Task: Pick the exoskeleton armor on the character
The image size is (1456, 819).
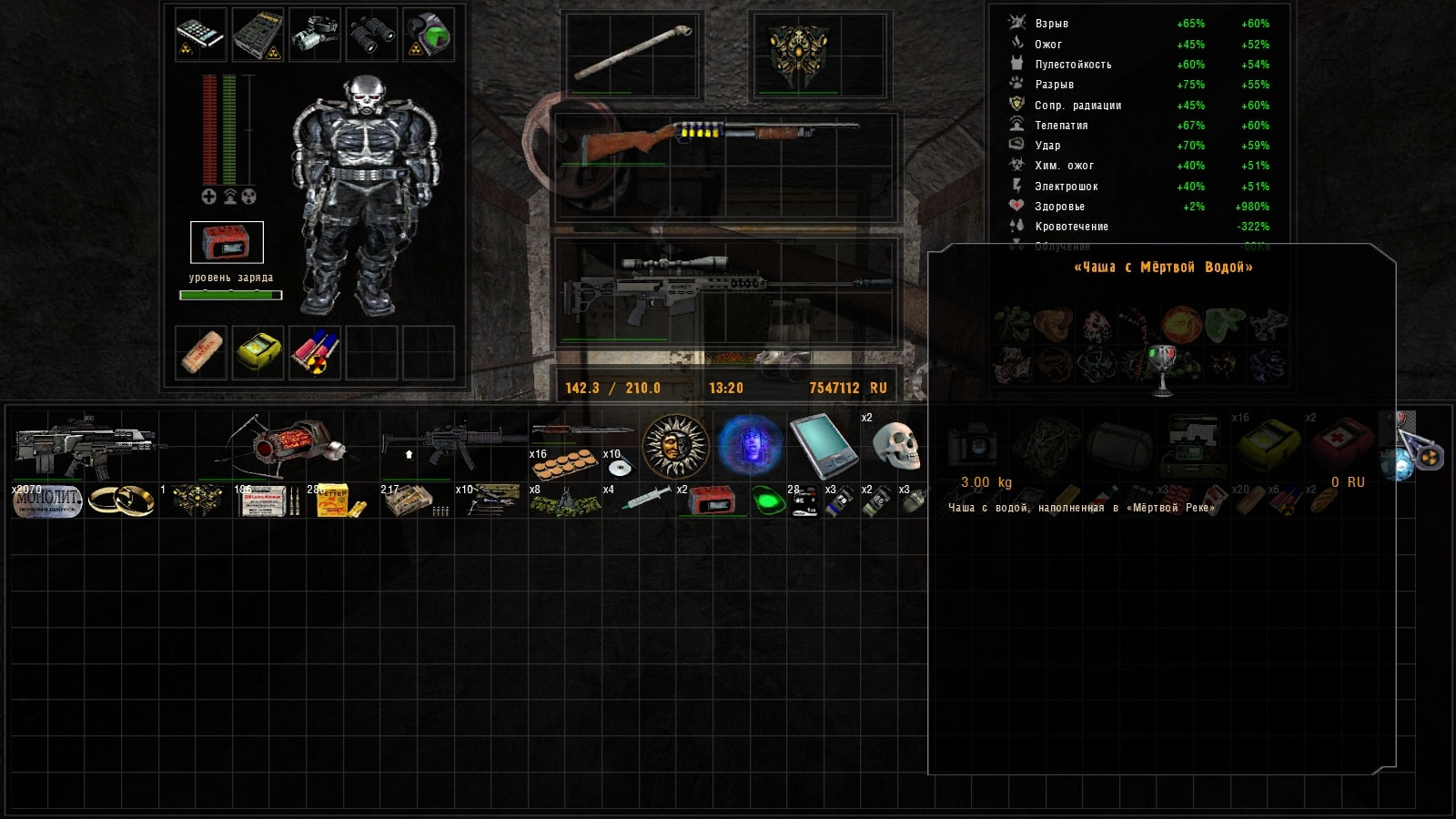Action: pos(366,196)
